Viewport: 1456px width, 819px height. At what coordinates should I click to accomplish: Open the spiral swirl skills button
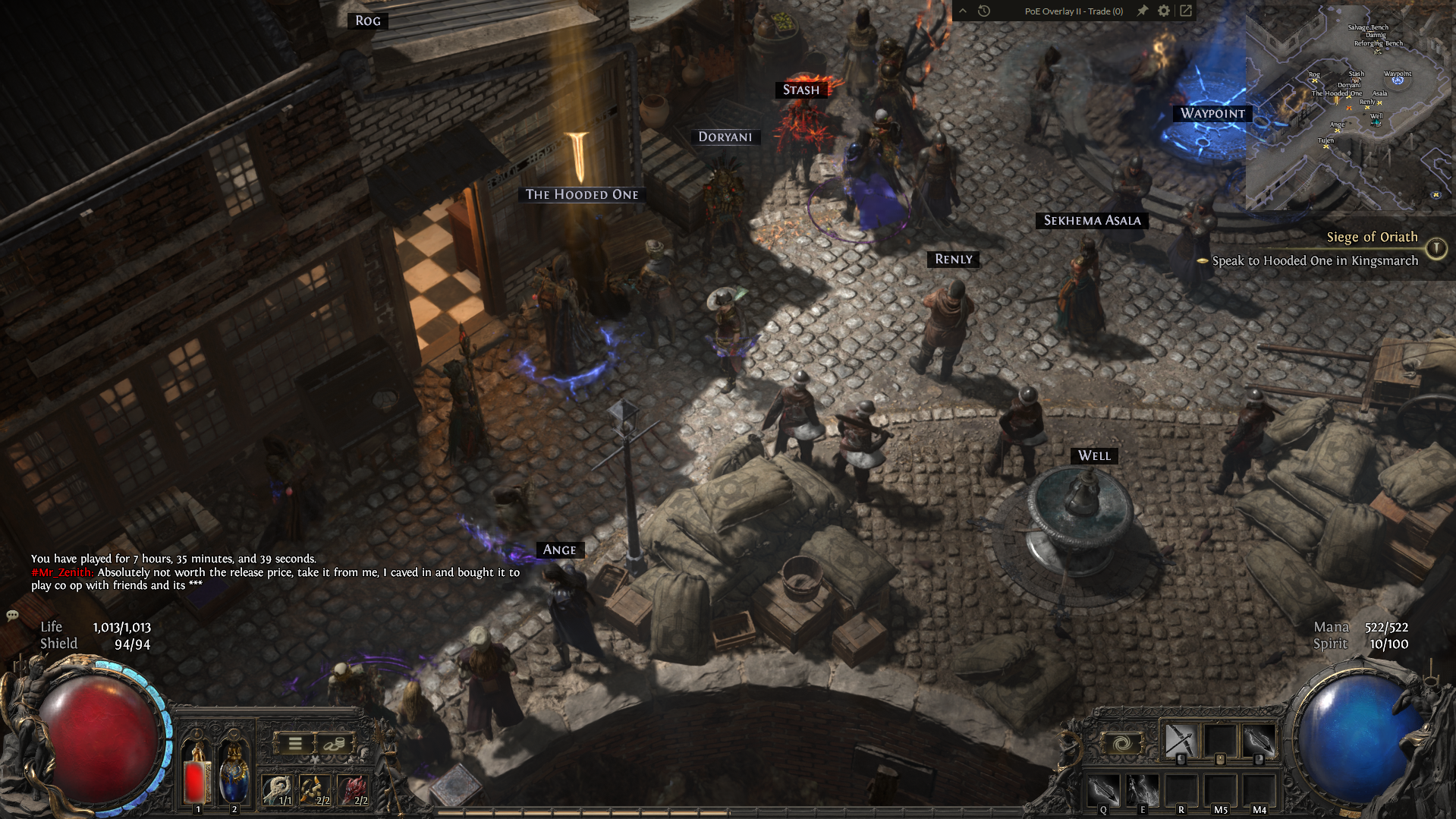1121,742
